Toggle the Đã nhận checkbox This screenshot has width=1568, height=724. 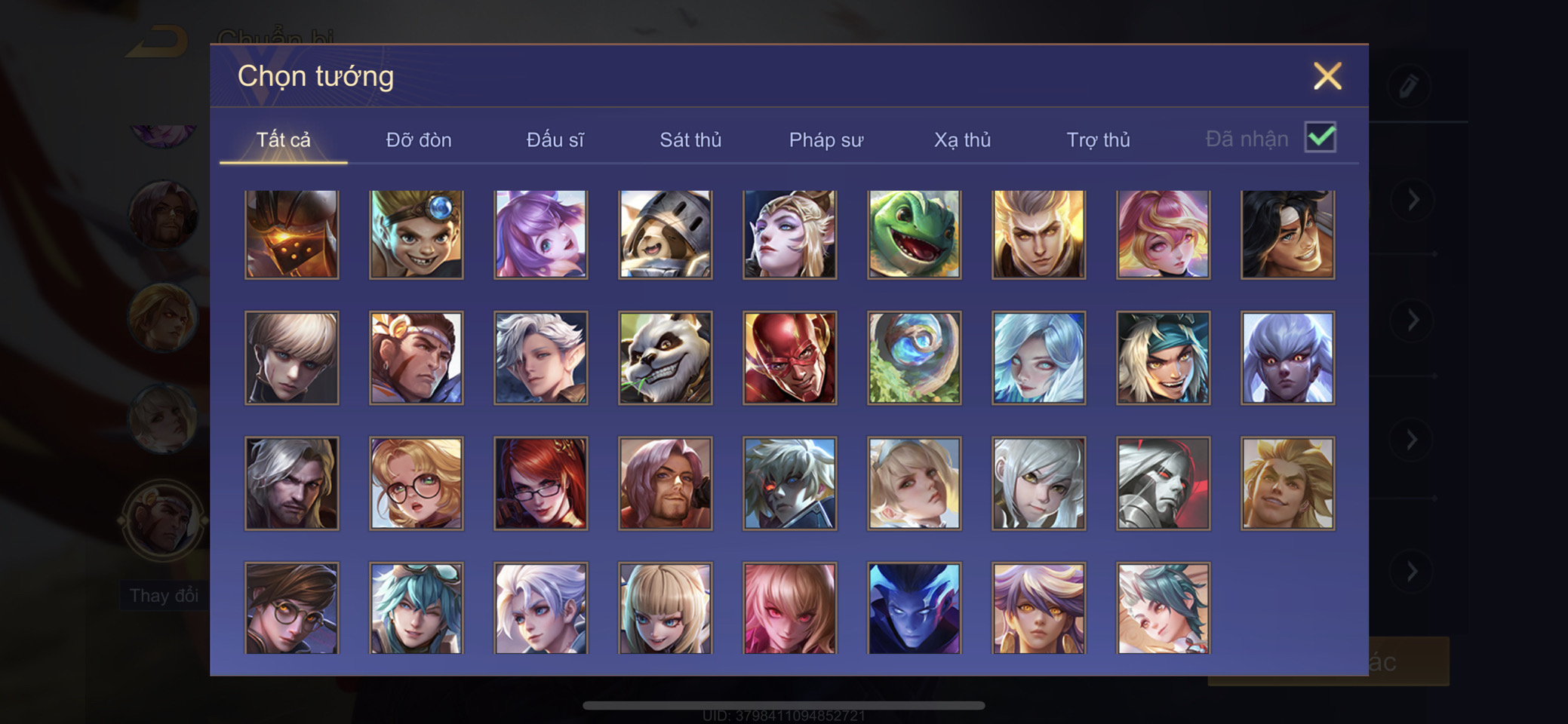1320,137
